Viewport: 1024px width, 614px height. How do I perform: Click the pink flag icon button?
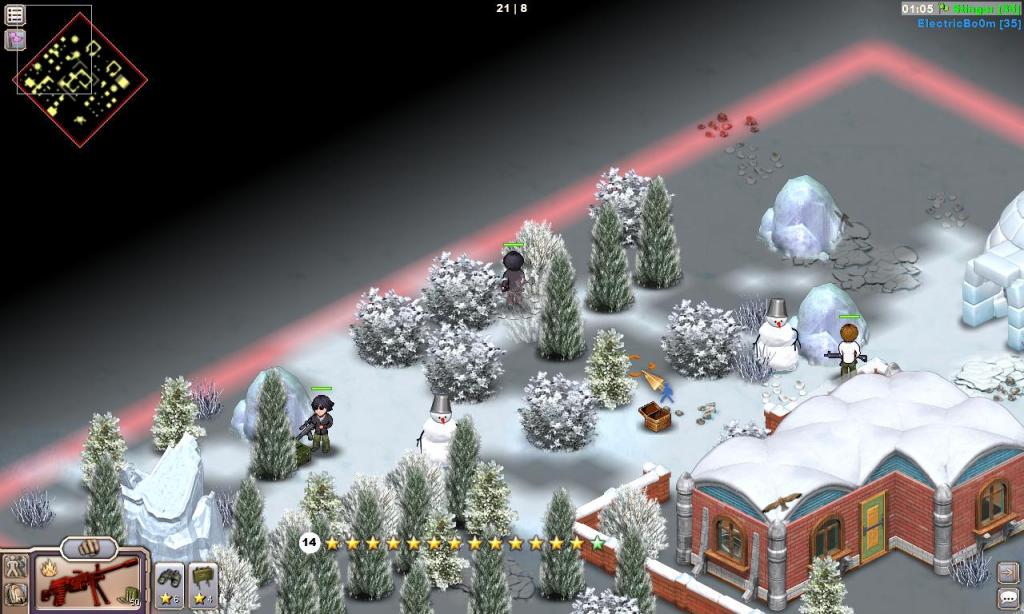coord(15,40)
